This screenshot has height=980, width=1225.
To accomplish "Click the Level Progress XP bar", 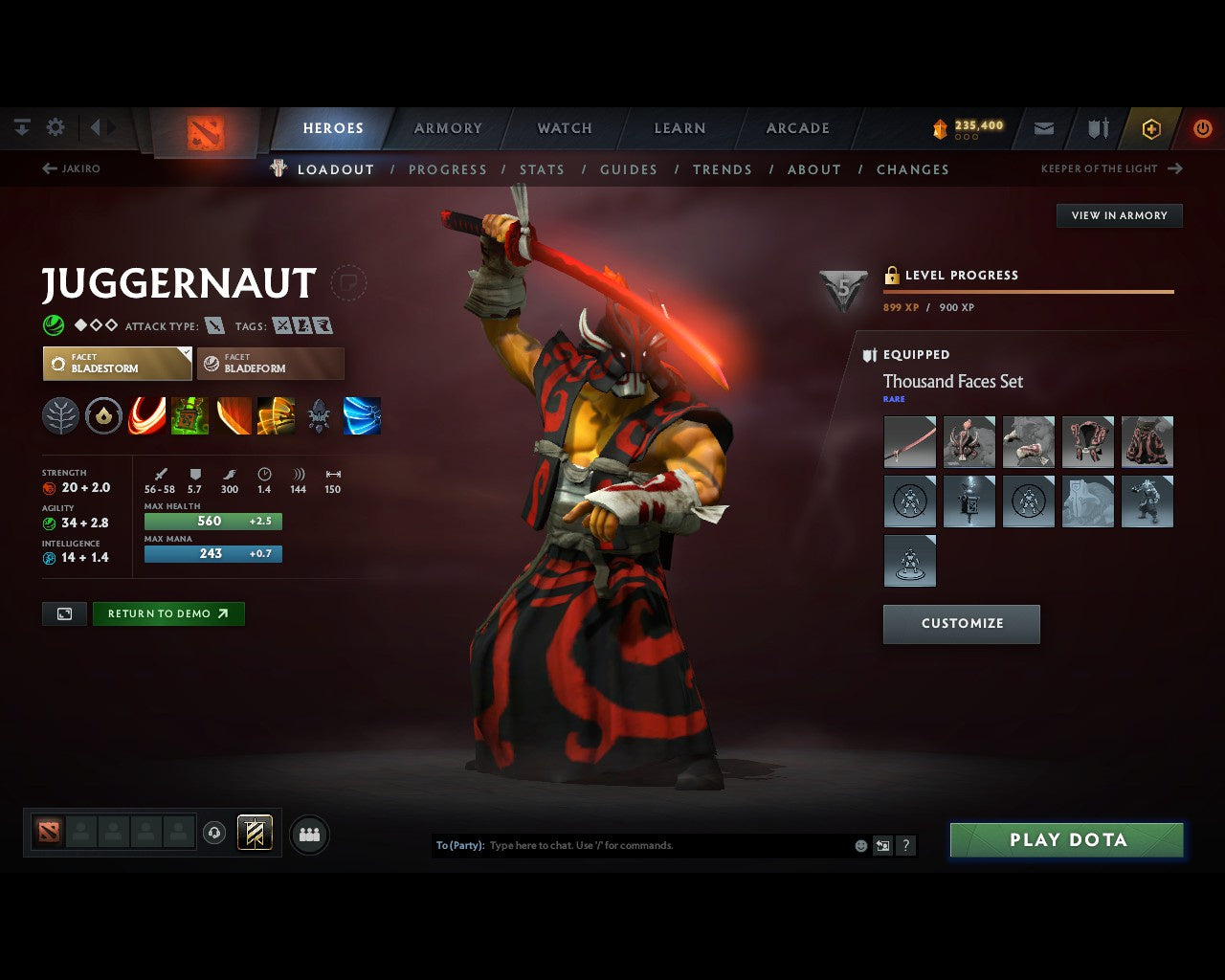I will [1028, 292].
